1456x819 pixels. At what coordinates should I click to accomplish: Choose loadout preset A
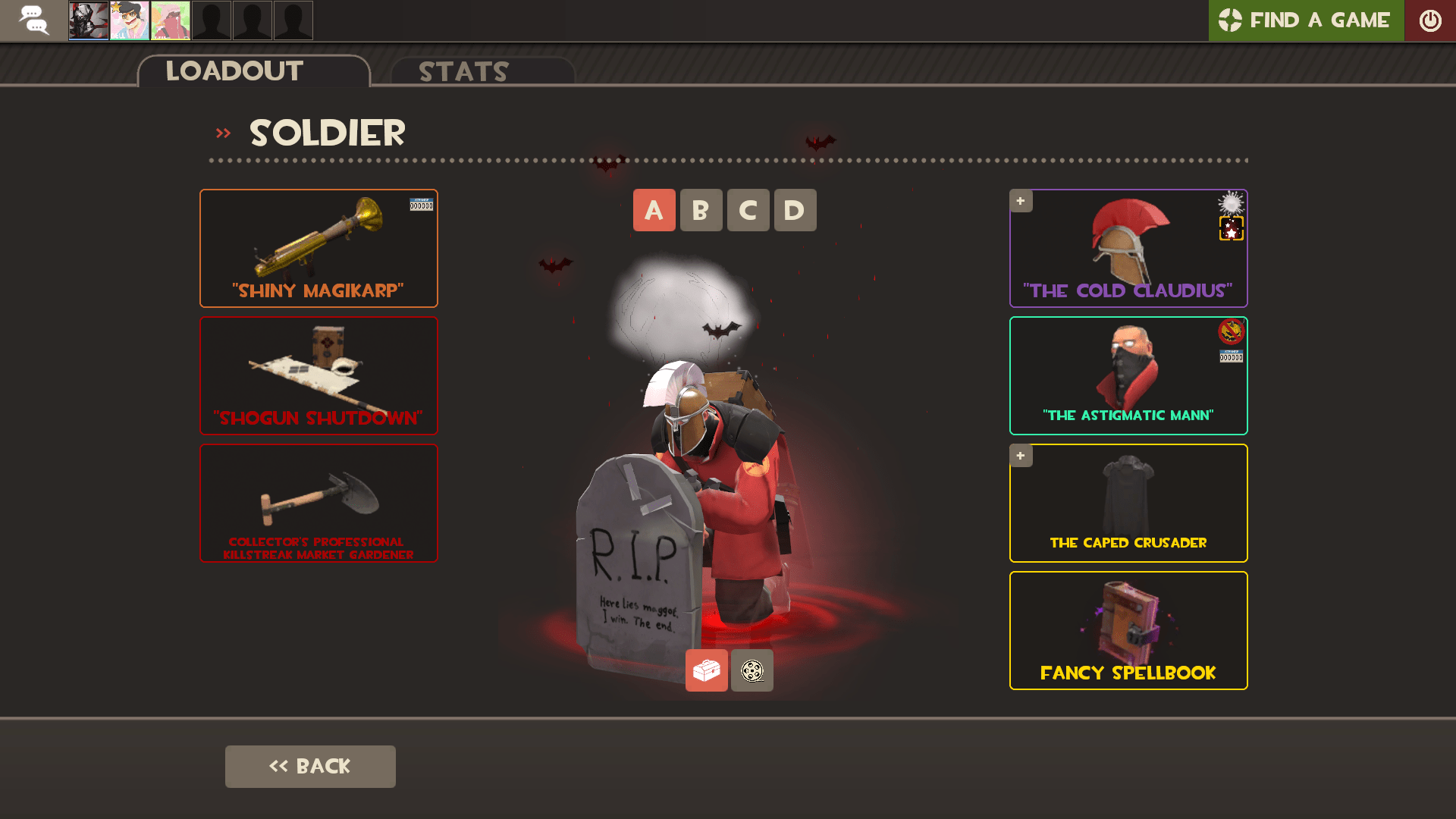point(654,210)
